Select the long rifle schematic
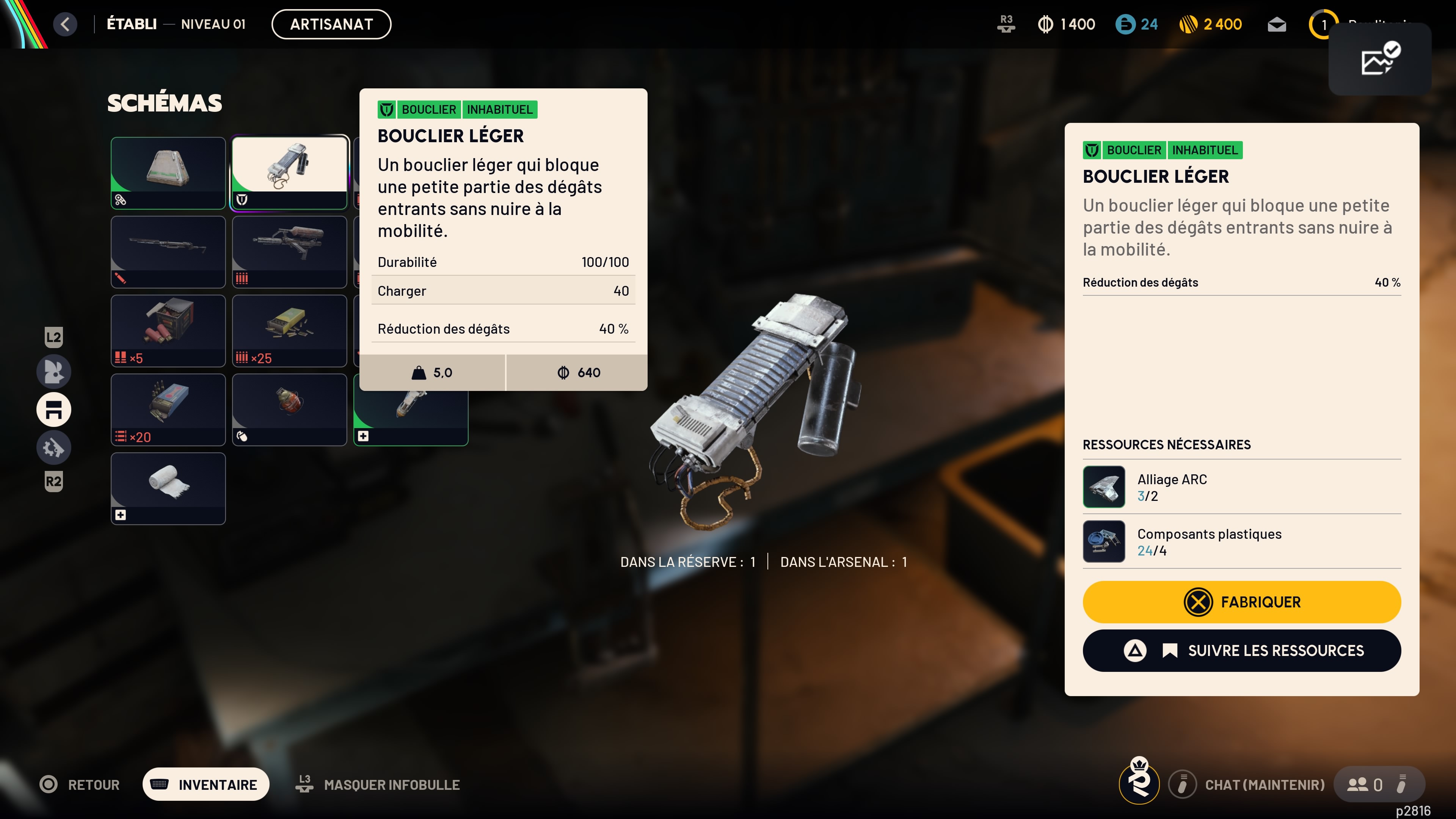This screenshot has height=819, width=1456. tap(168, 251)
